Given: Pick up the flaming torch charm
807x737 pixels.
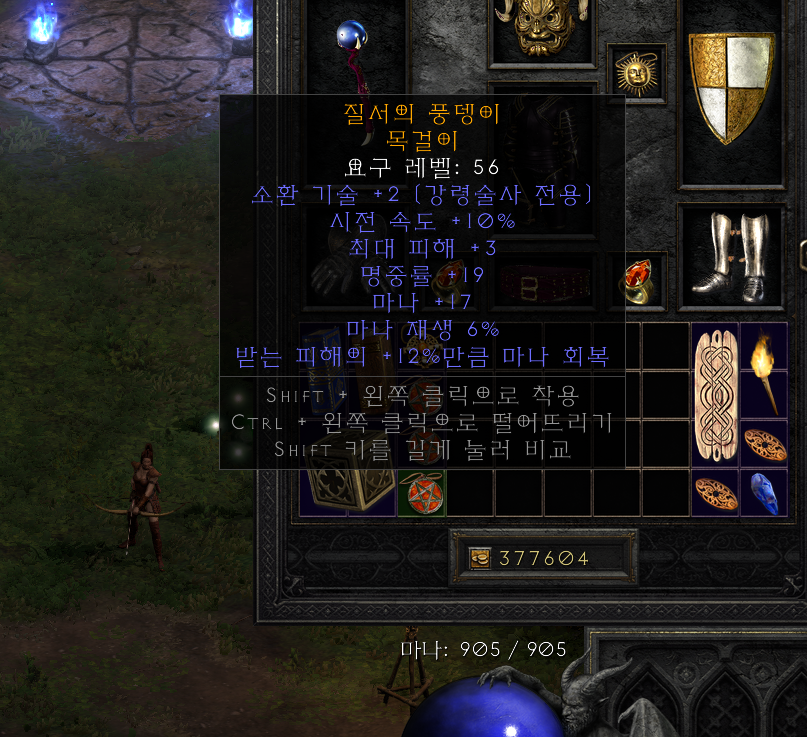Looking at the screenshot, I should [764, 370].
